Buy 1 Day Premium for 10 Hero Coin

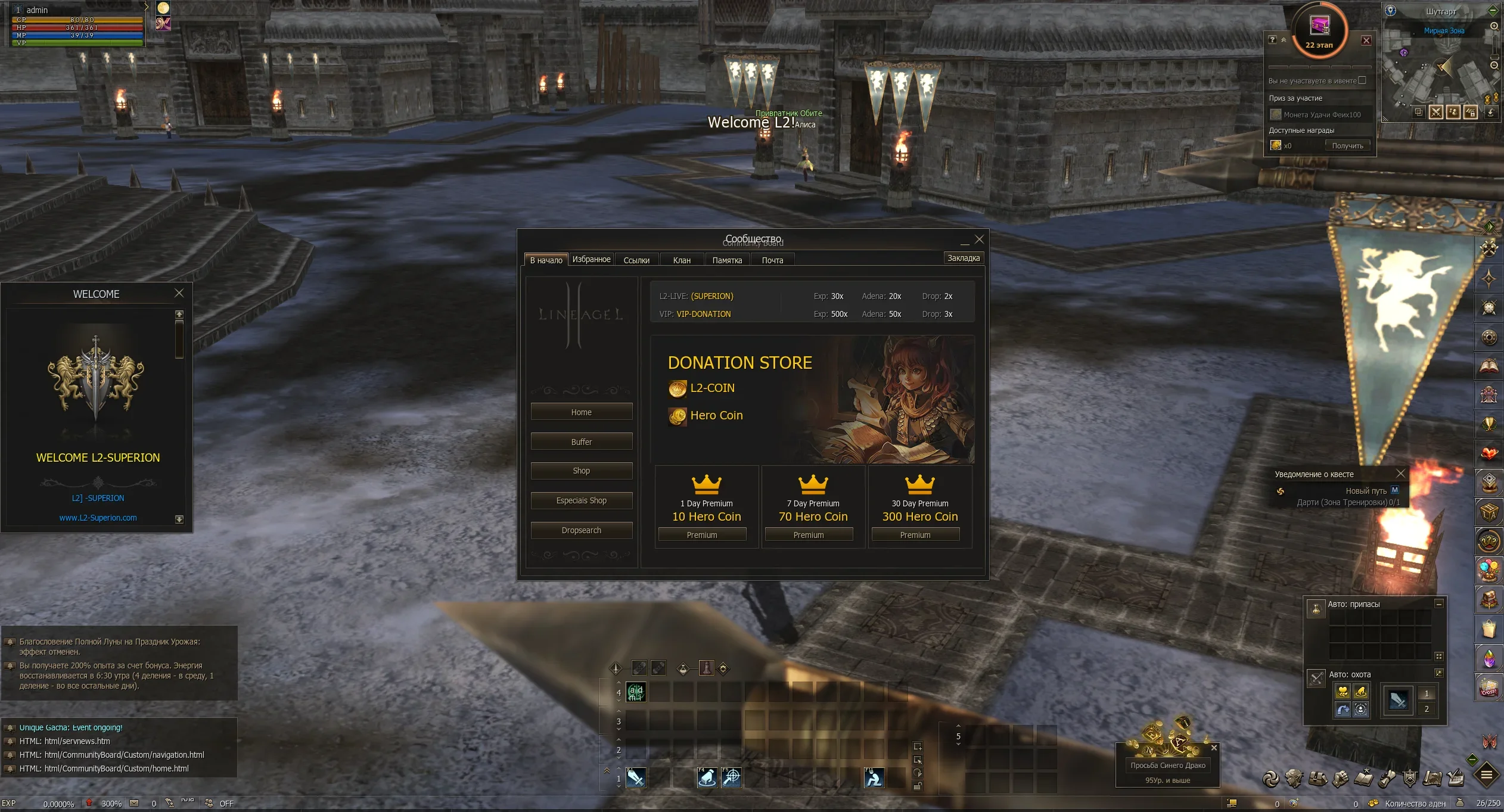pos(701,535)
